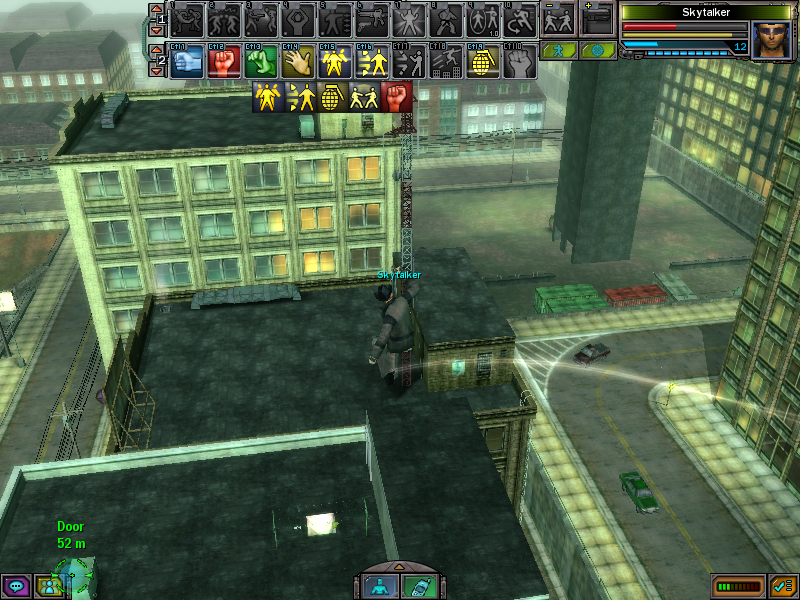
Task: Open the chat bubble button
Action: 16,586
